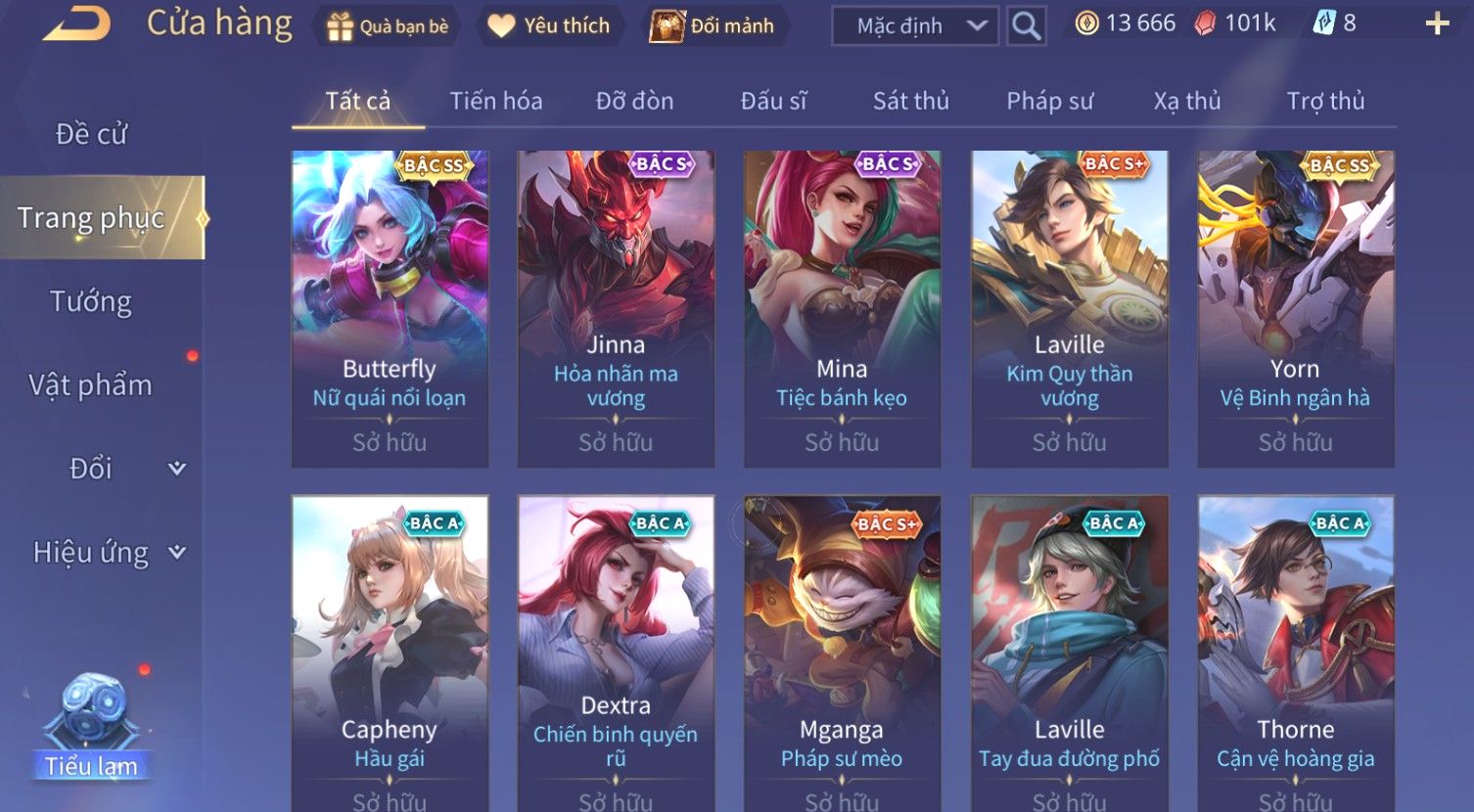1474x812 pixels.
Task: Click the magnifying glass search button
Action: click(1026, 26)
